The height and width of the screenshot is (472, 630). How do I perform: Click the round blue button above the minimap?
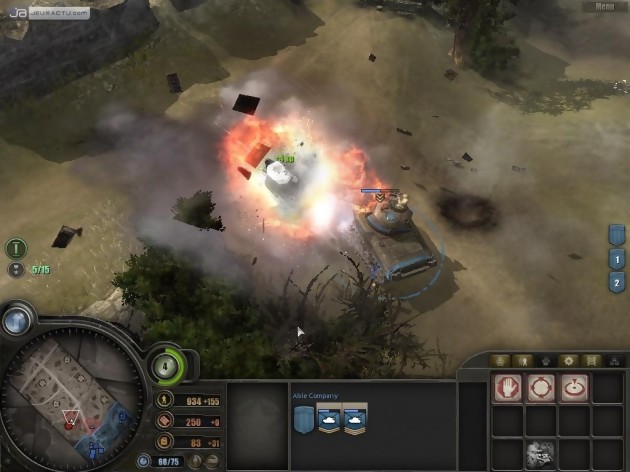point(16,320)
